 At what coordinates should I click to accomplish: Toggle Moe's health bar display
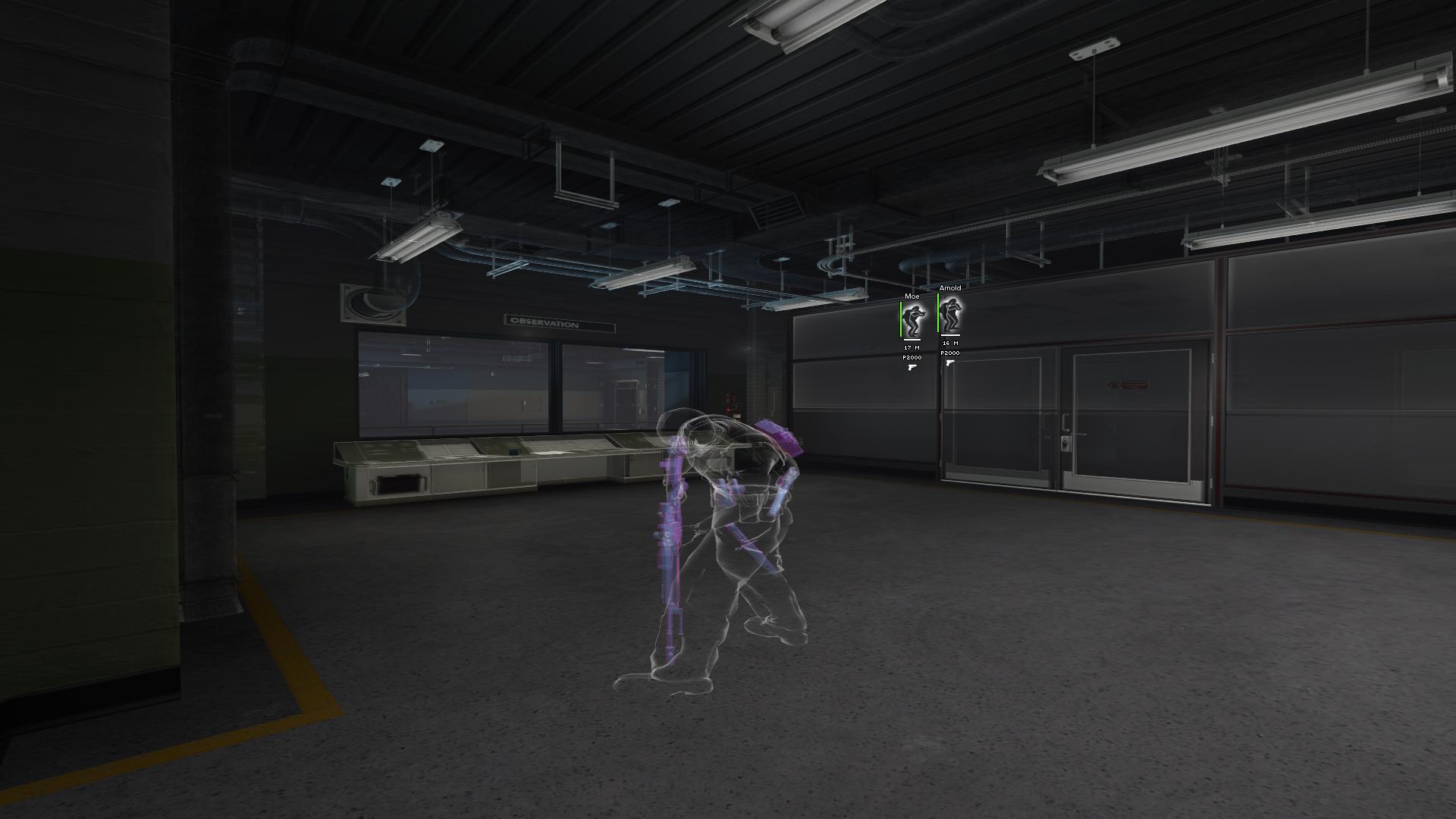[x=901, y=318]
